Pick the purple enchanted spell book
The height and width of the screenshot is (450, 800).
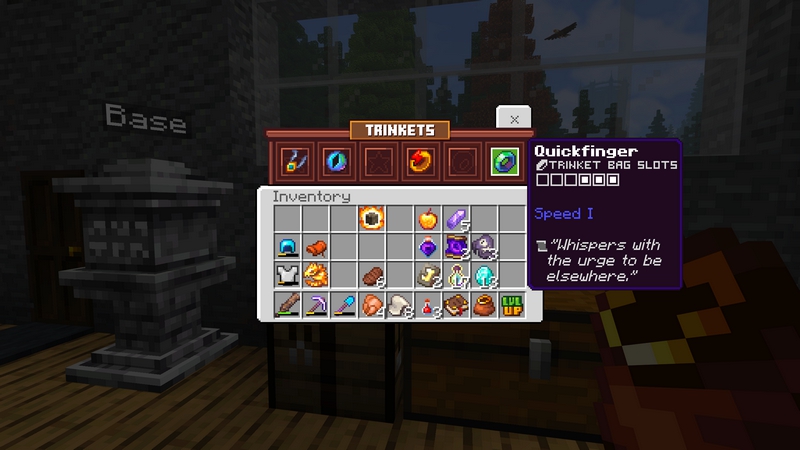(x=457, y=247)
